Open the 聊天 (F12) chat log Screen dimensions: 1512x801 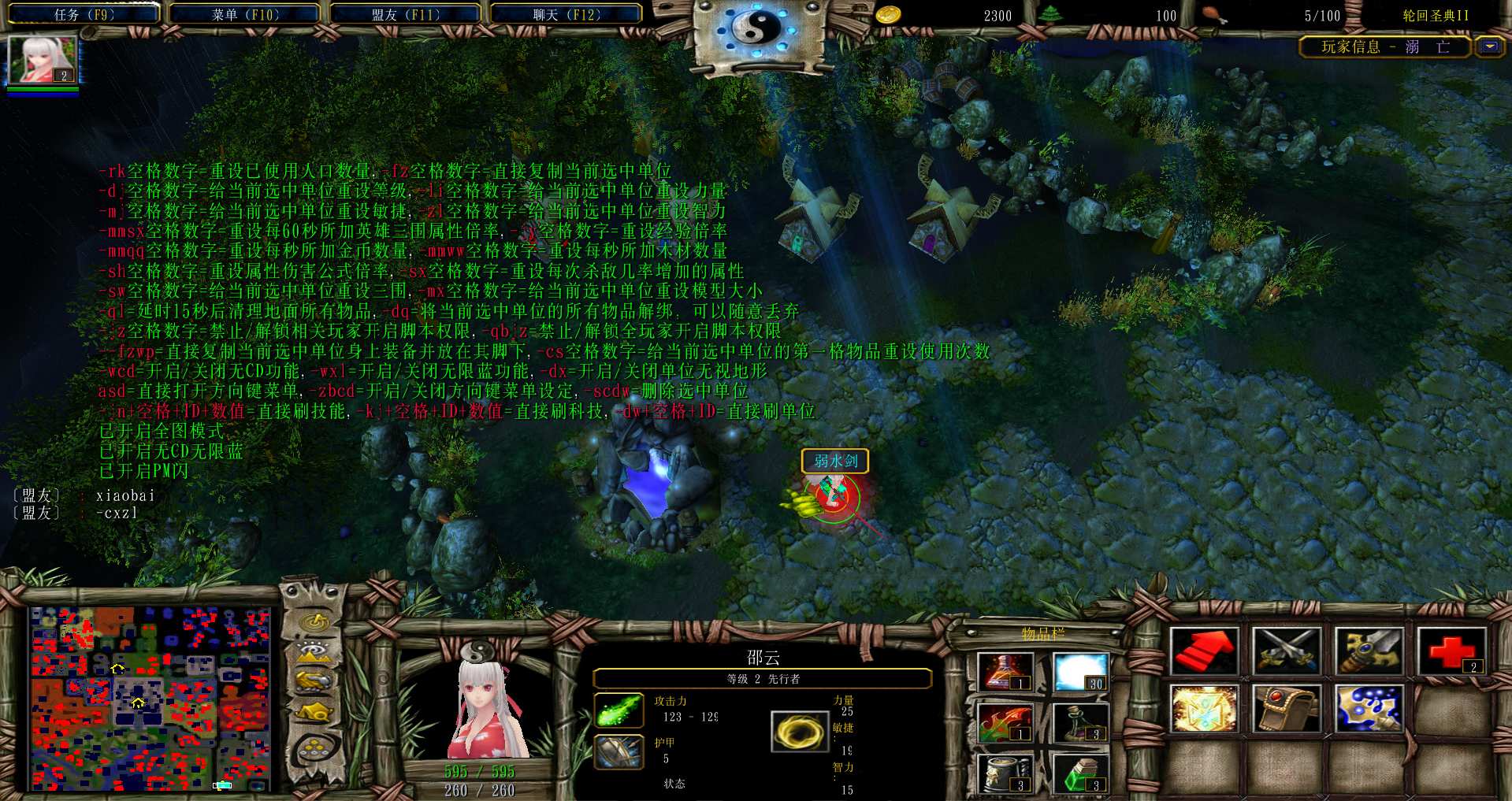point(567,14)
